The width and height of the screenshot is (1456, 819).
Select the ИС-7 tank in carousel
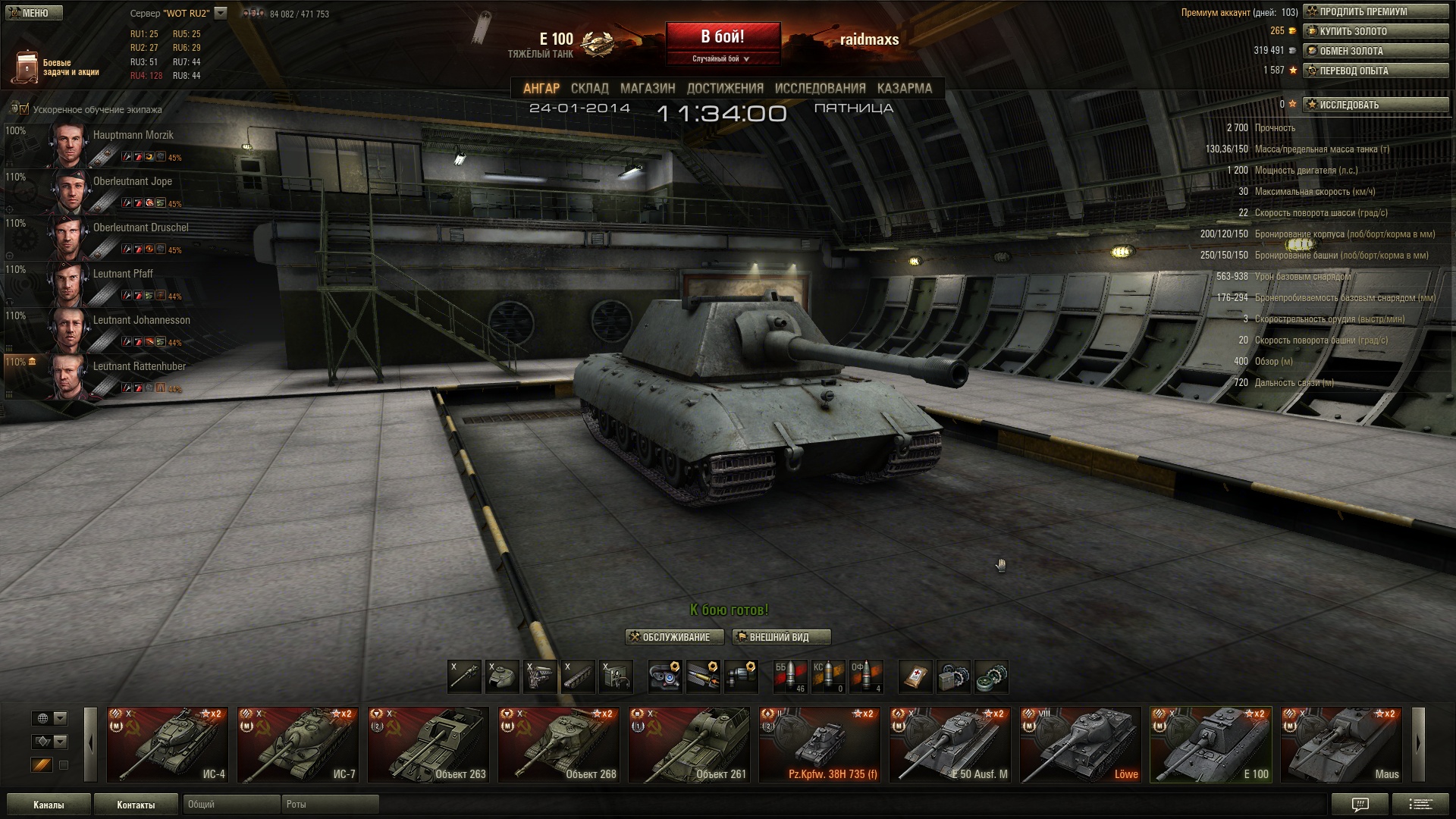pos(297,744)
